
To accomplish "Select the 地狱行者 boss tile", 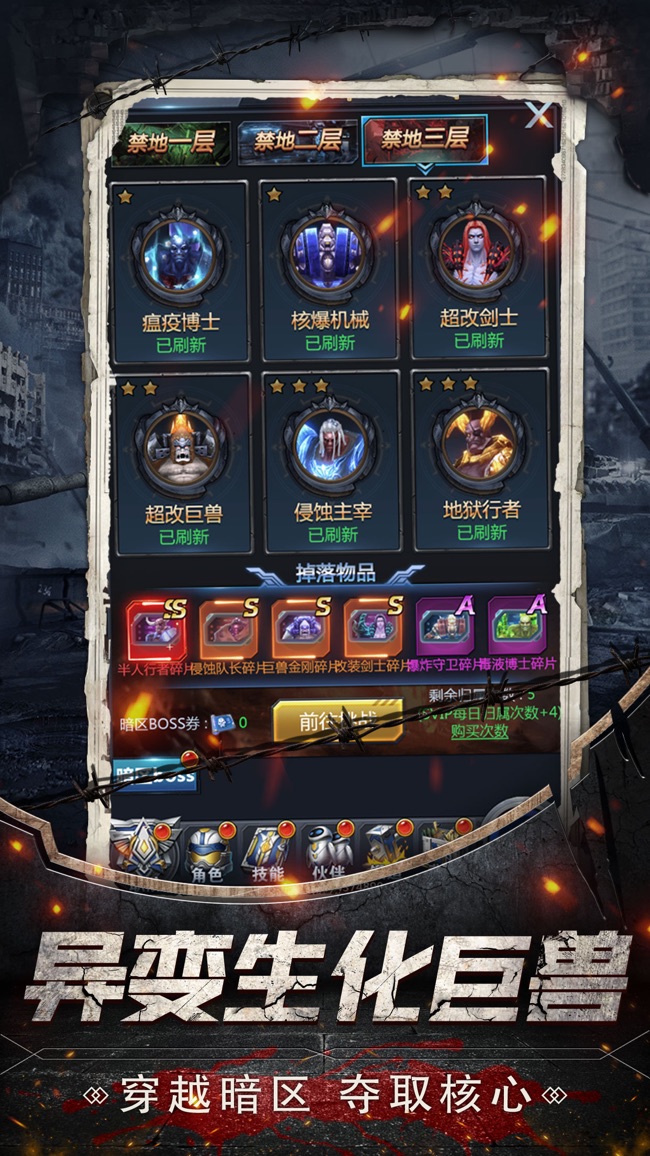I will pyautogui.click(x=481, y=460).
